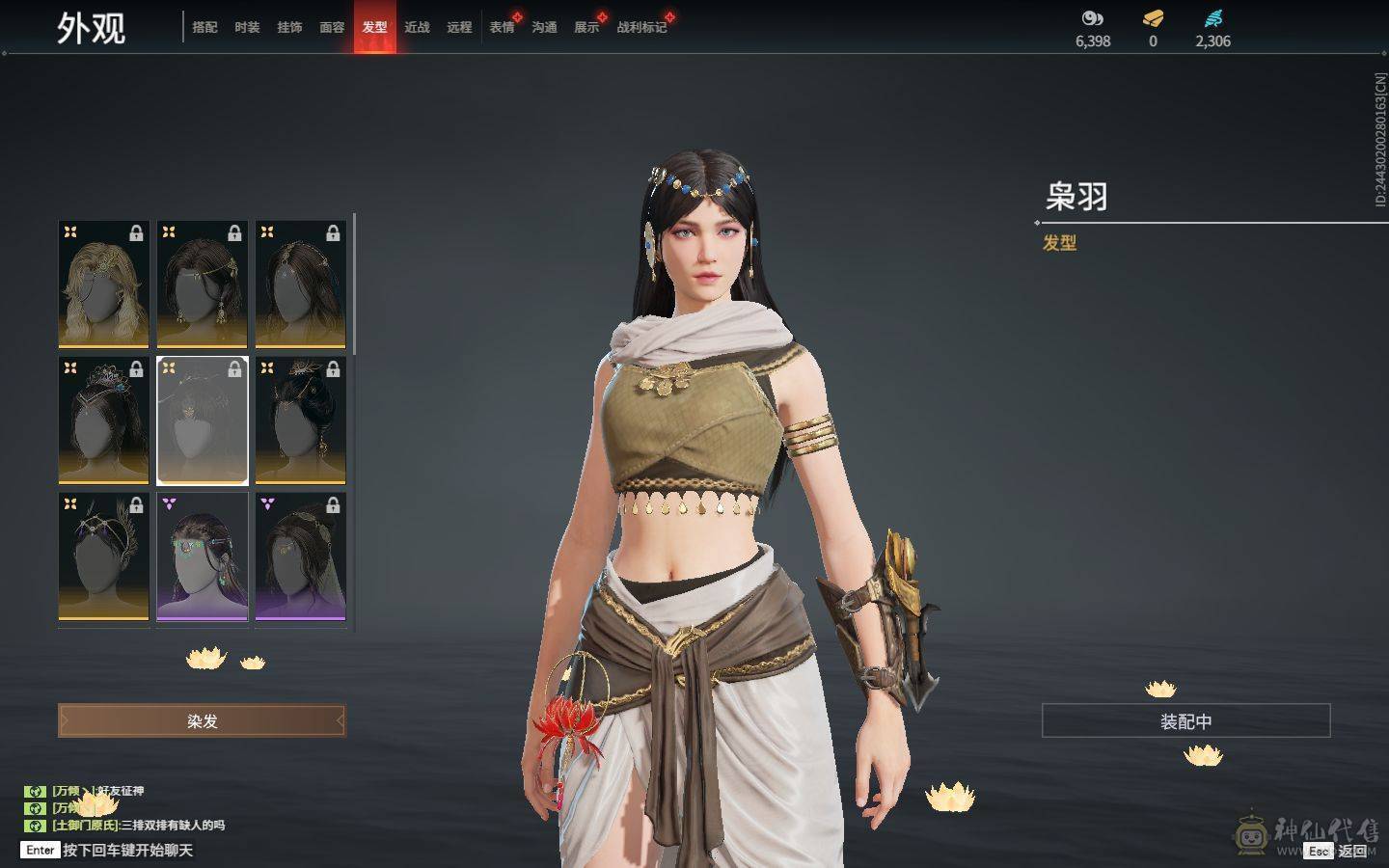Go to the 表情 emotes tab

pos(502,27)
